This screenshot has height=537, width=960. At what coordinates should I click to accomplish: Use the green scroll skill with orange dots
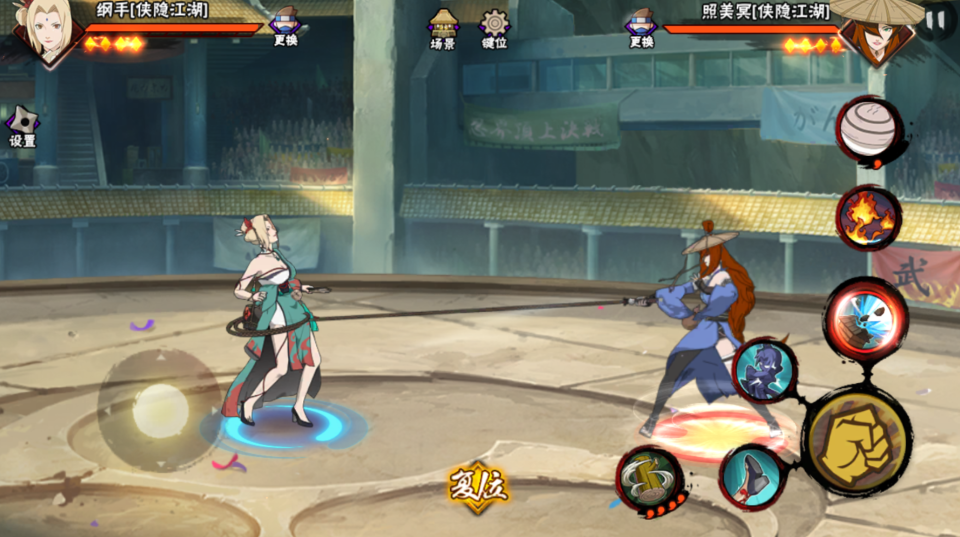coord(649,479)
